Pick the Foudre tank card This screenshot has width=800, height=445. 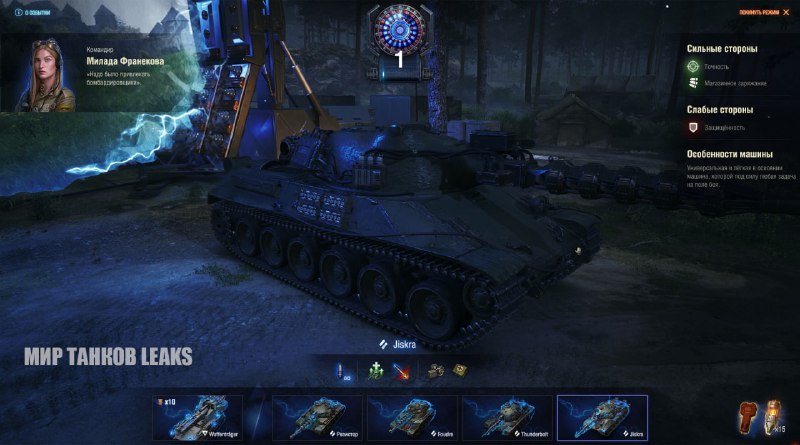[x=412, y=418]
